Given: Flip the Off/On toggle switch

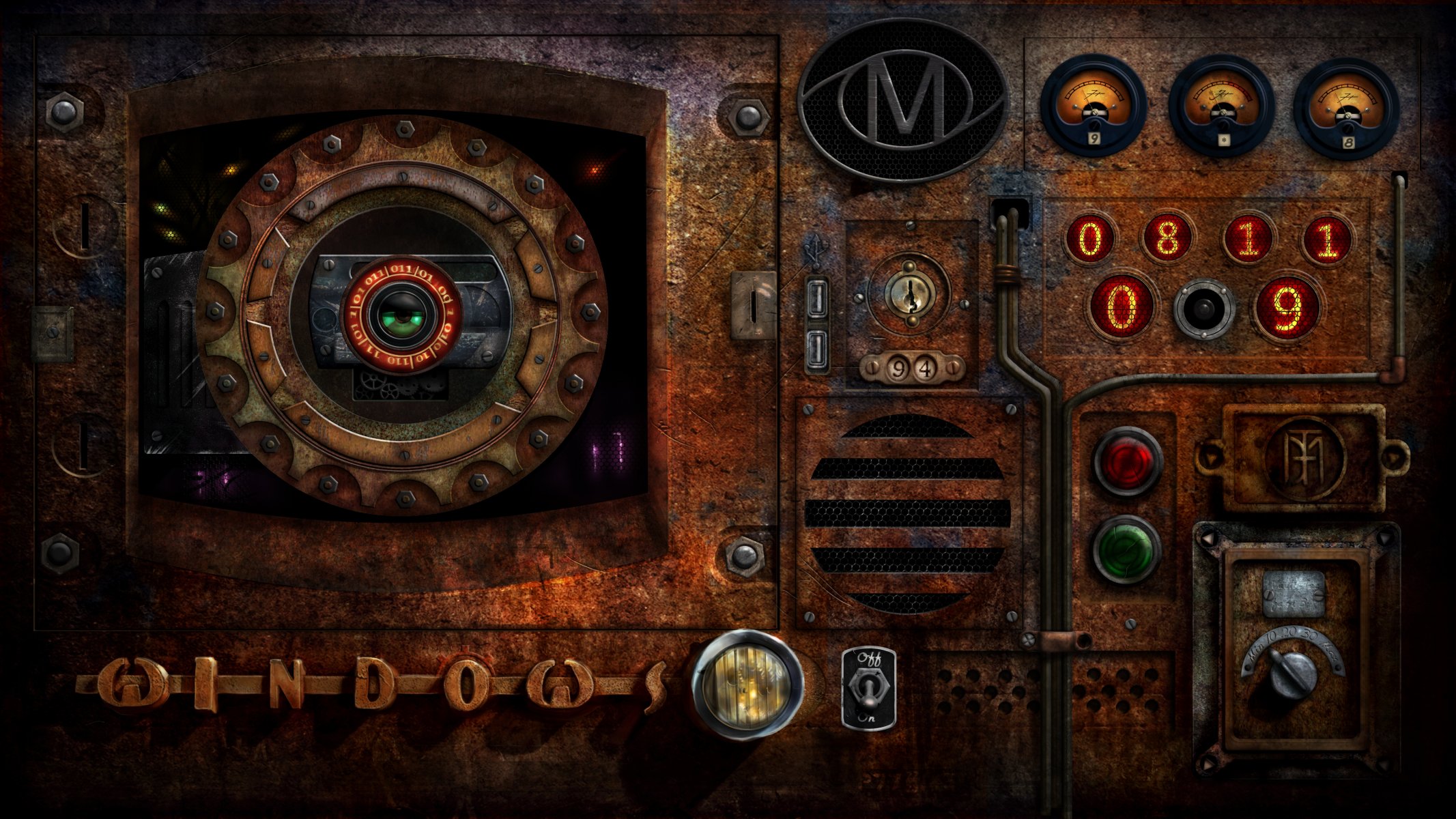Looking at the screenshot, I should click(868, 689).
